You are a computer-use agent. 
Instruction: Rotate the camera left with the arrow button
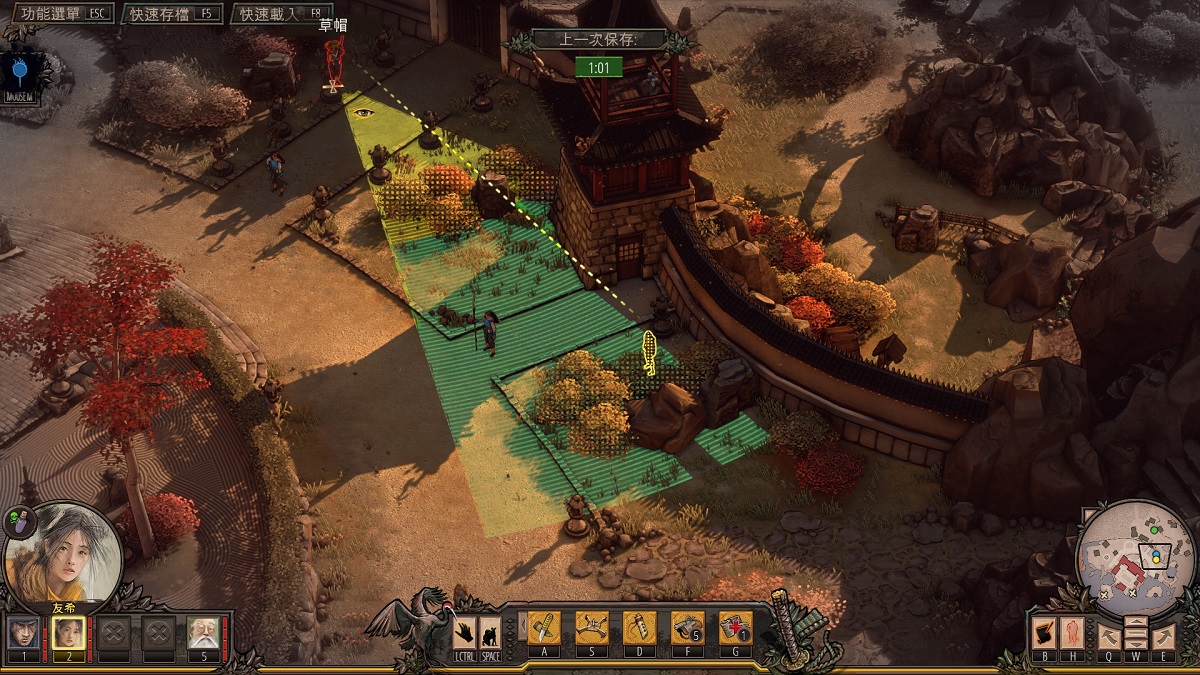tap(1107, 634)
